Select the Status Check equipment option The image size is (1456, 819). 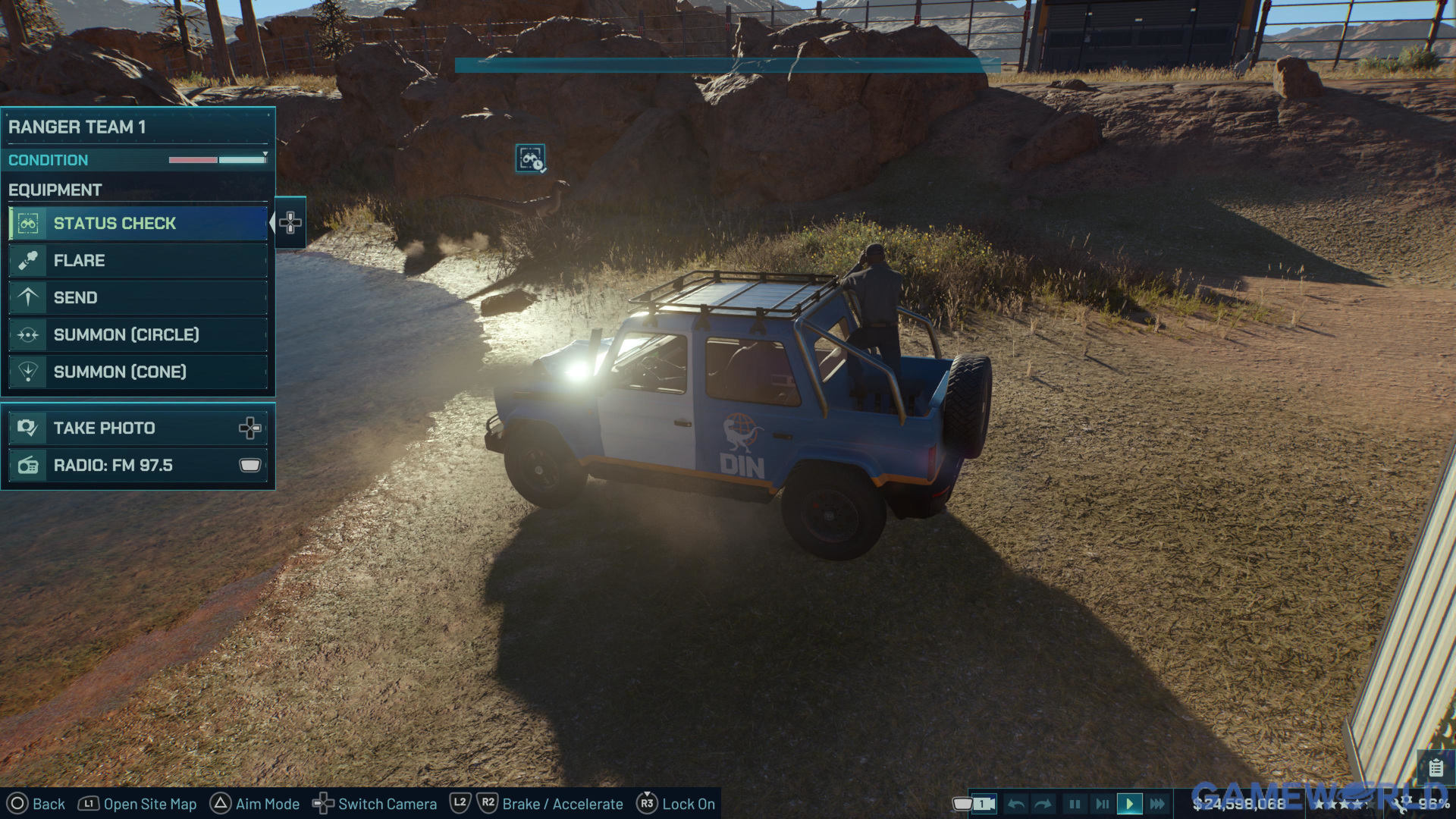click(138, 224)
